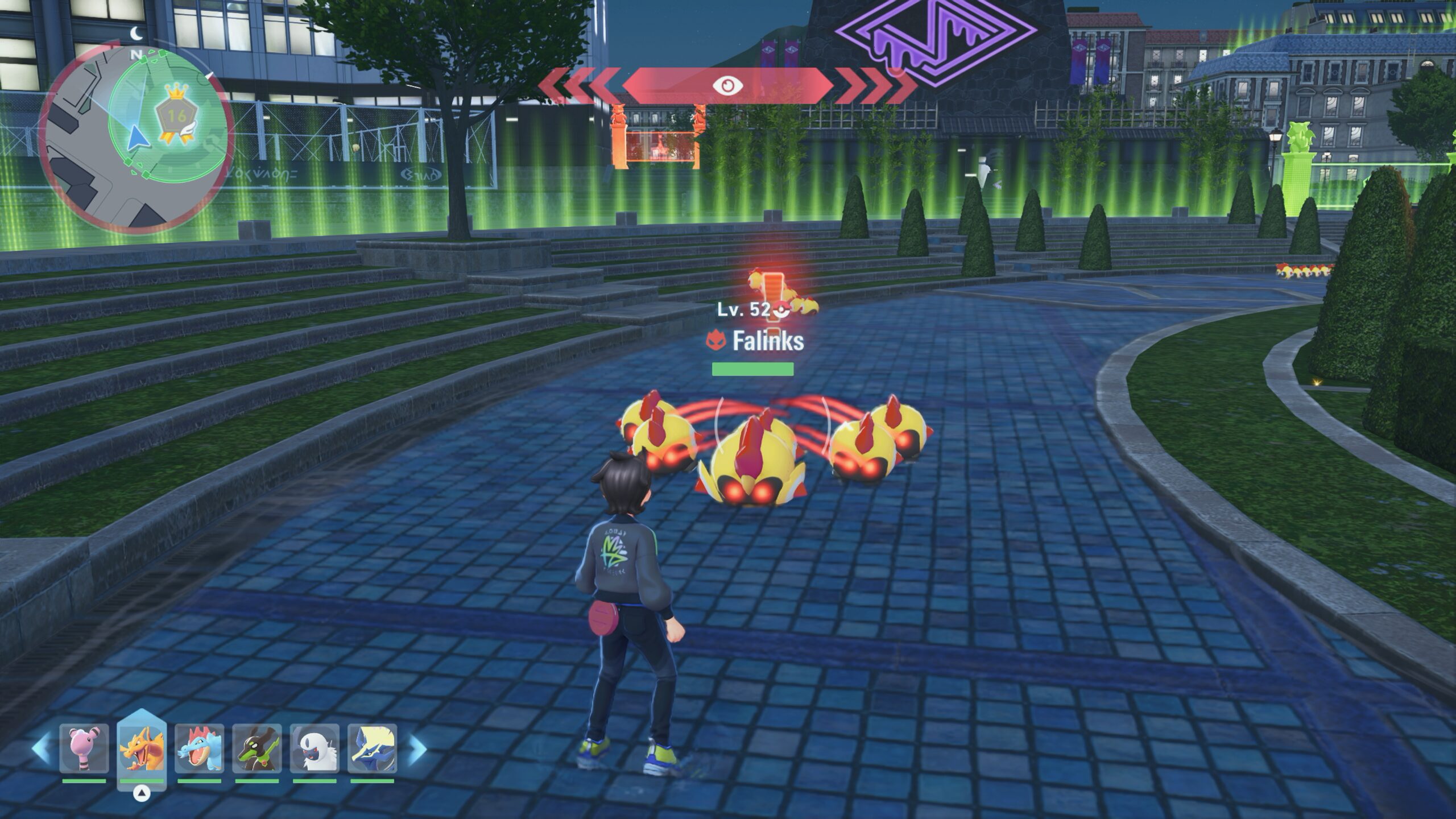Select the pink Flaaffy party slot

tap(84, 748)
